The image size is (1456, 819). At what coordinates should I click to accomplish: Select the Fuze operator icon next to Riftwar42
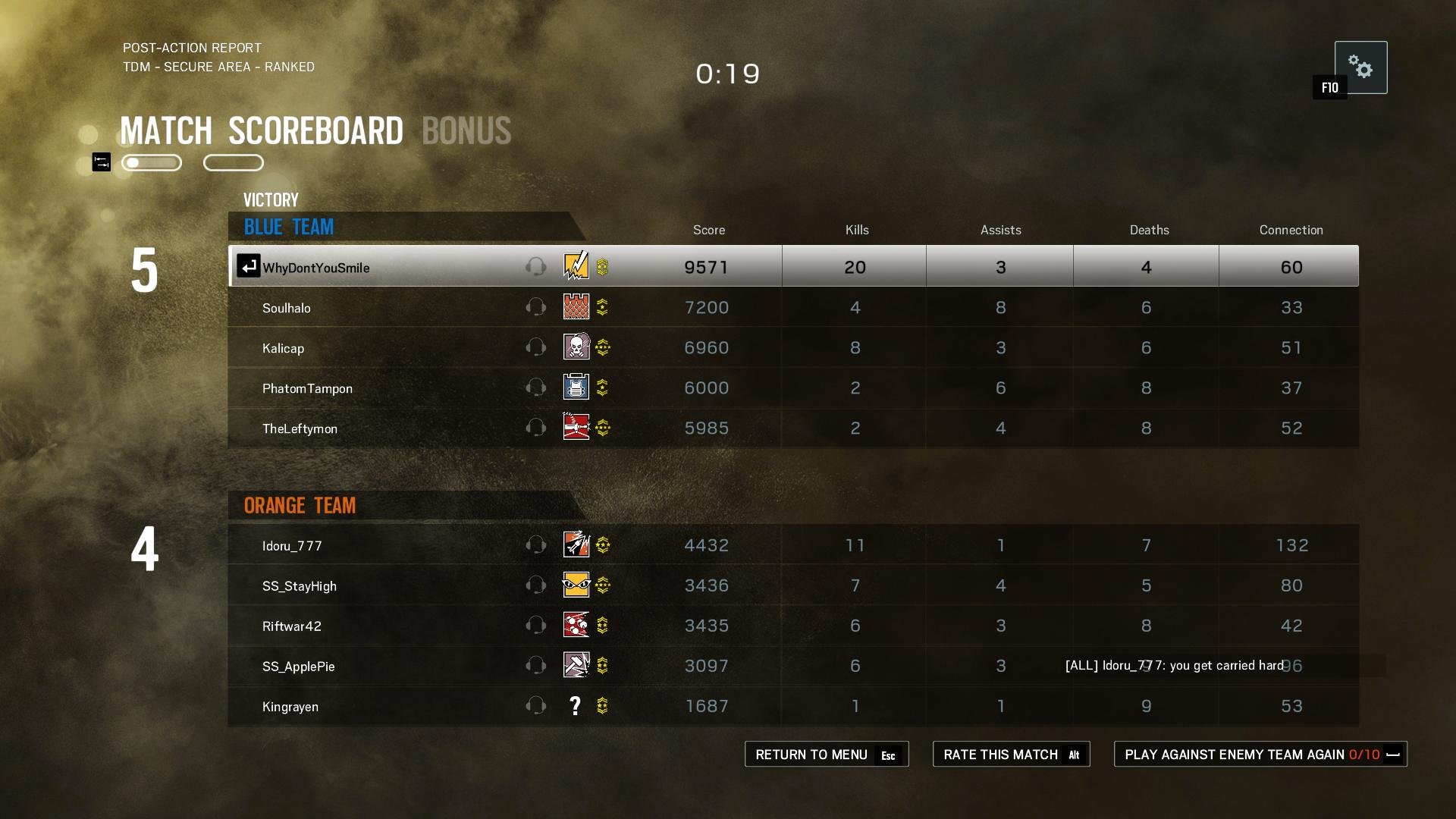pos(576,626)
